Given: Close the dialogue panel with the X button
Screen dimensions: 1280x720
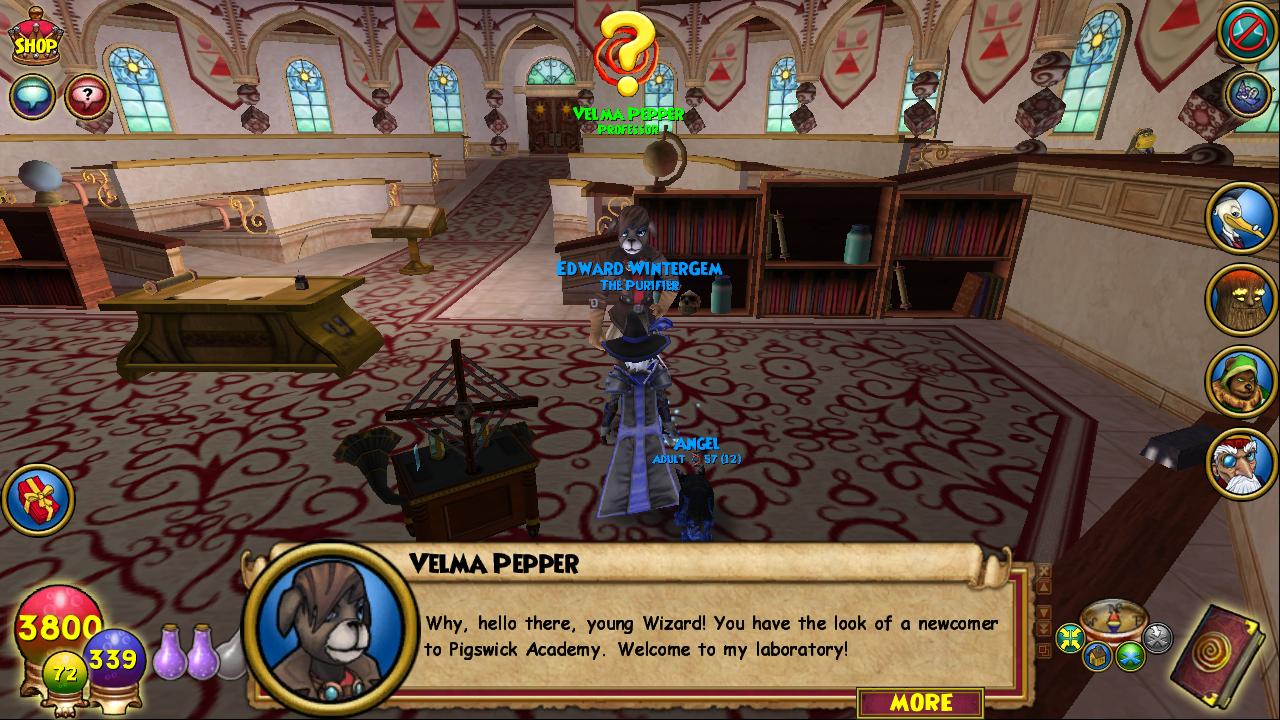Looking at the screenshot, I should 1044,573.
